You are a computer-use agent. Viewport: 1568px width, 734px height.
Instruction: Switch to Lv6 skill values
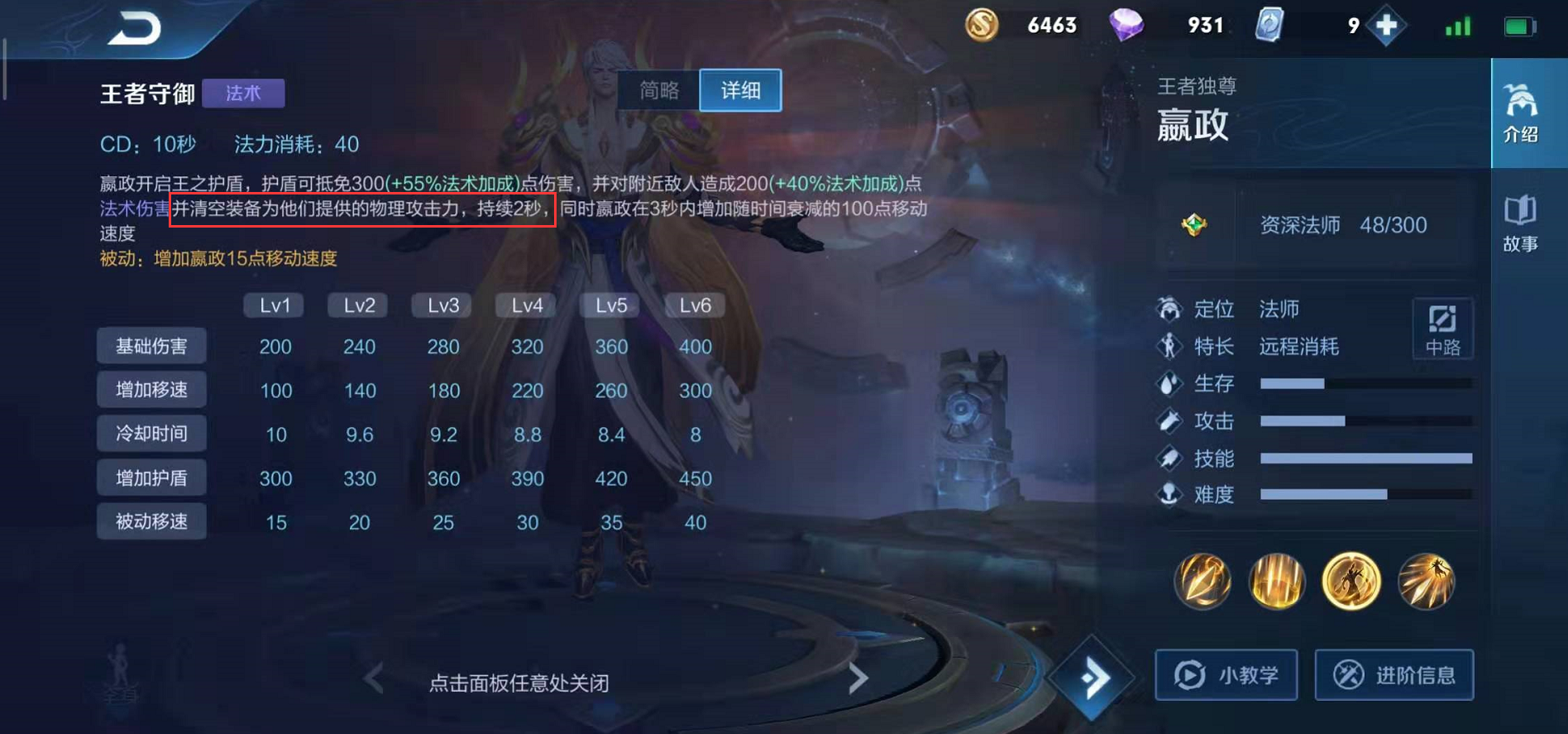(694, 305)
